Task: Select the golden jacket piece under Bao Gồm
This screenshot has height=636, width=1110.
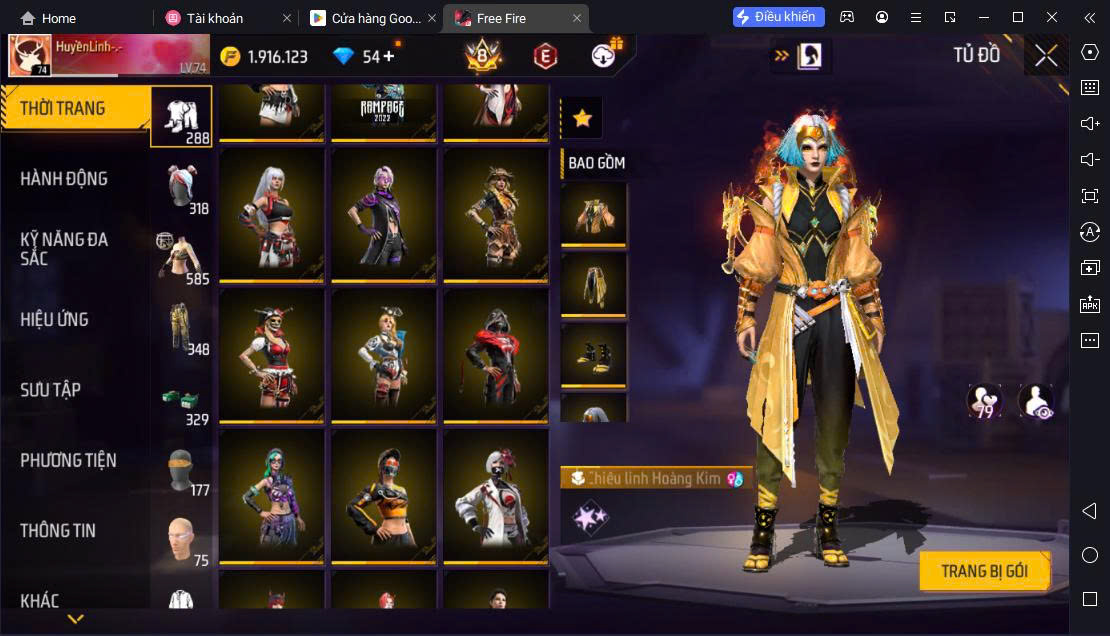Action: [594, 212]
